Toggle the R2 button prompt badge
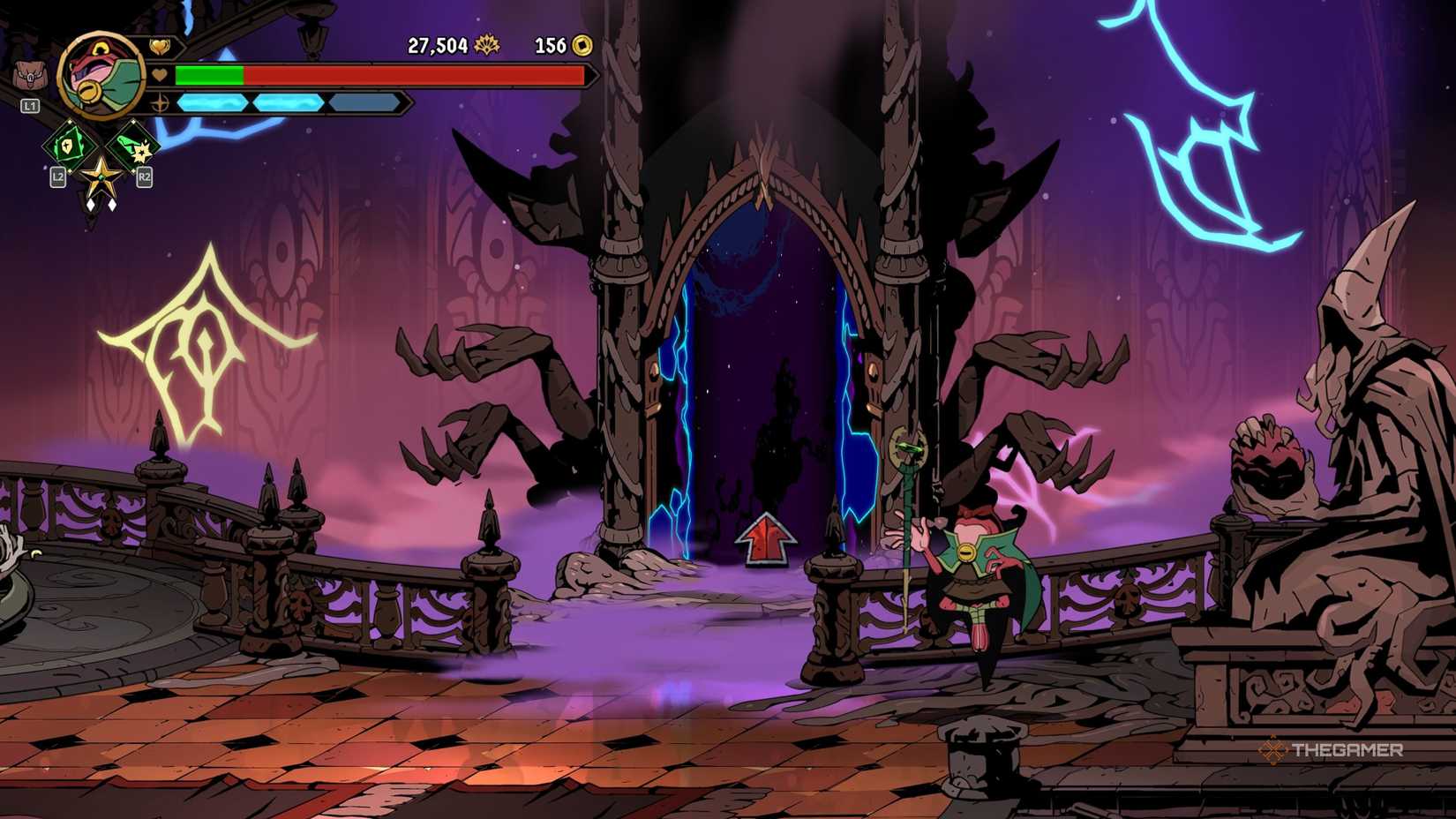This screenshot has height=819, width=1456. [x=146, y=178]
